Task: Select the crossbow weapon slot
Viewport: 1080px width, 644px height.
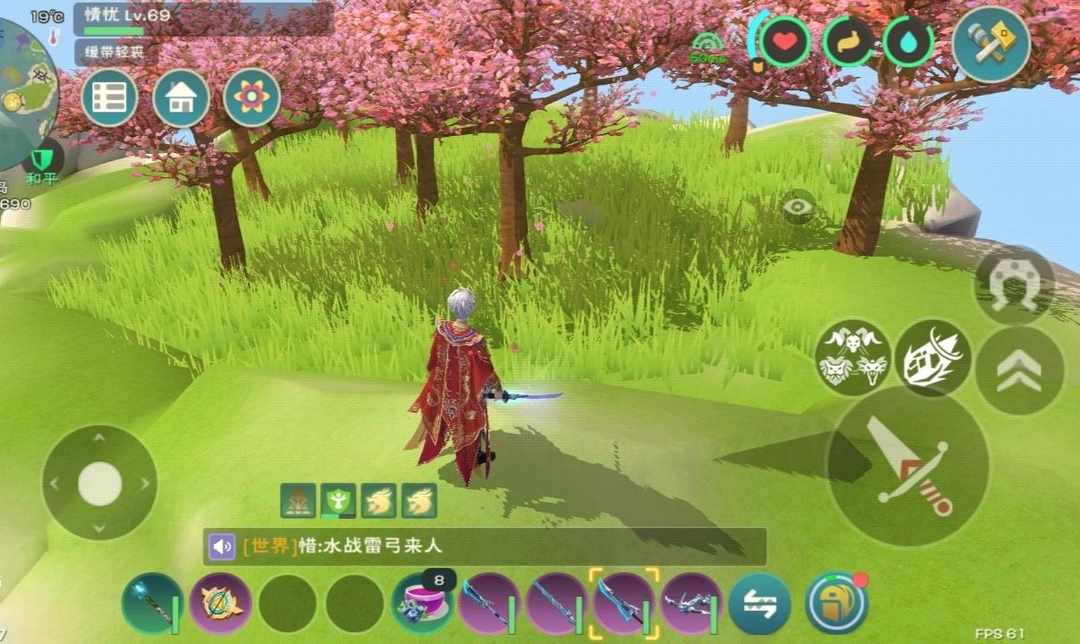Action: 692,603
